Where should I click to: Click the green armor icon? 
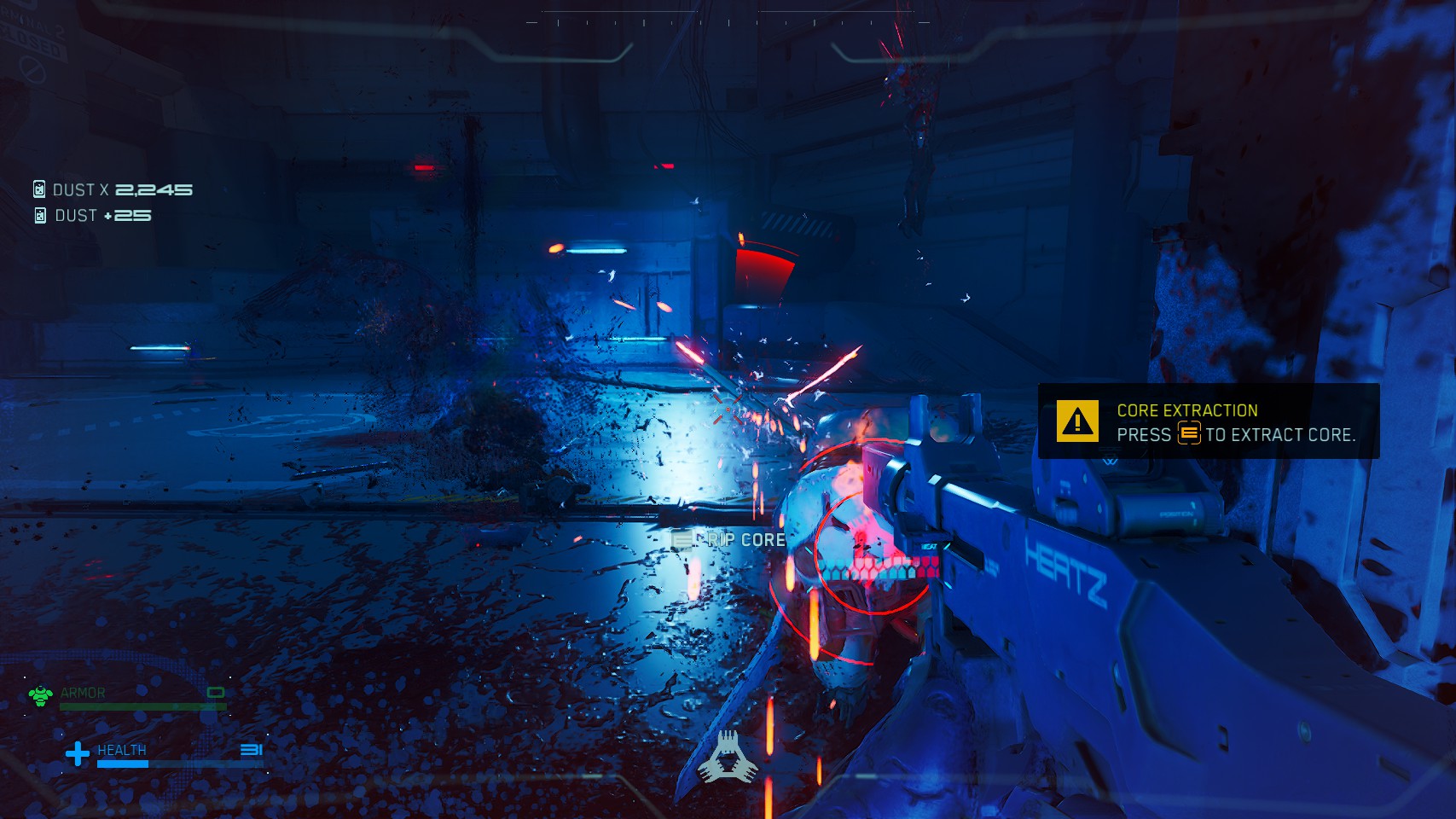pos(40,696)
